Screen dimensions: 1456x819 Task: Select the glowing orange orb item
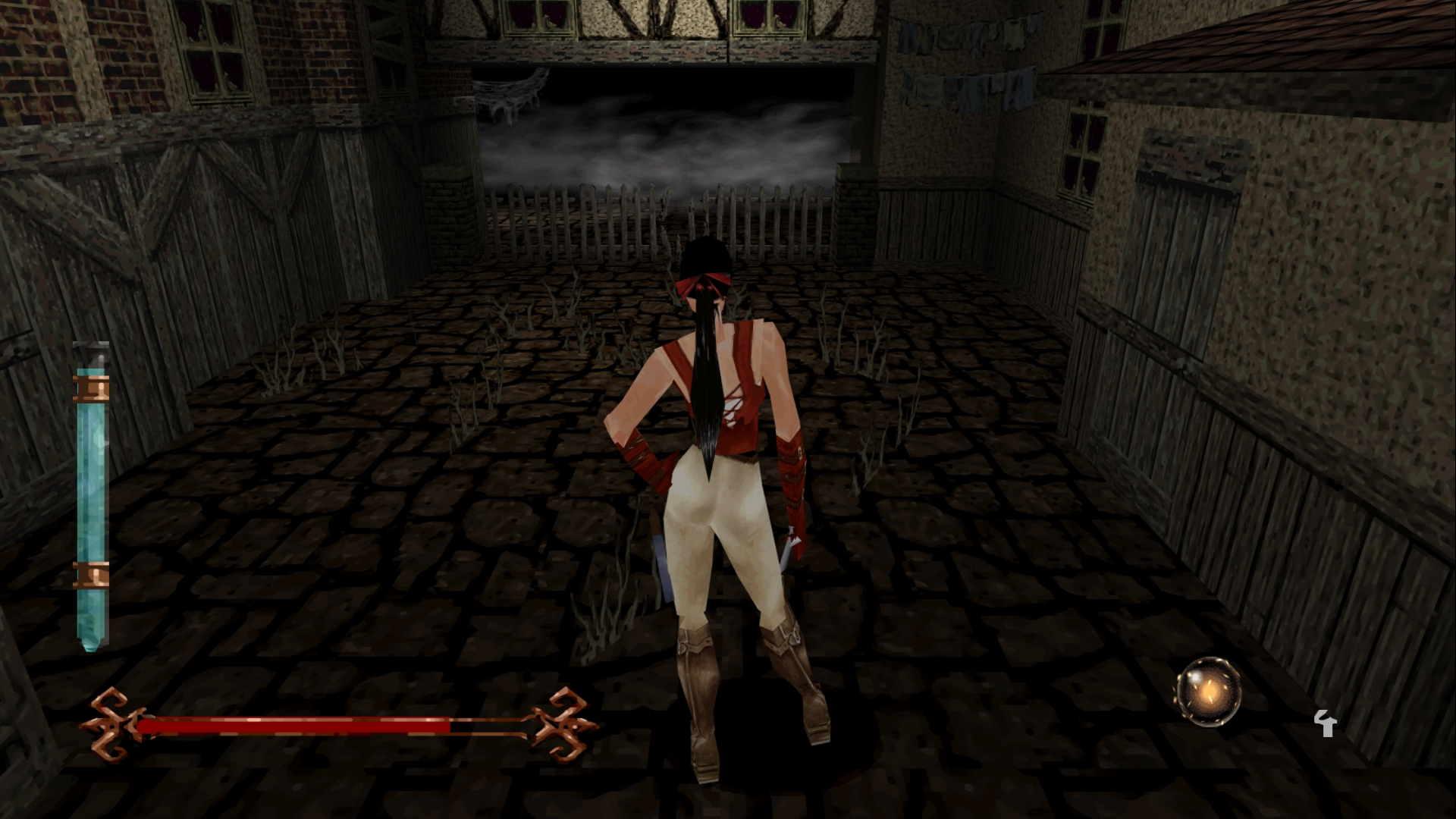[1209, 692]
